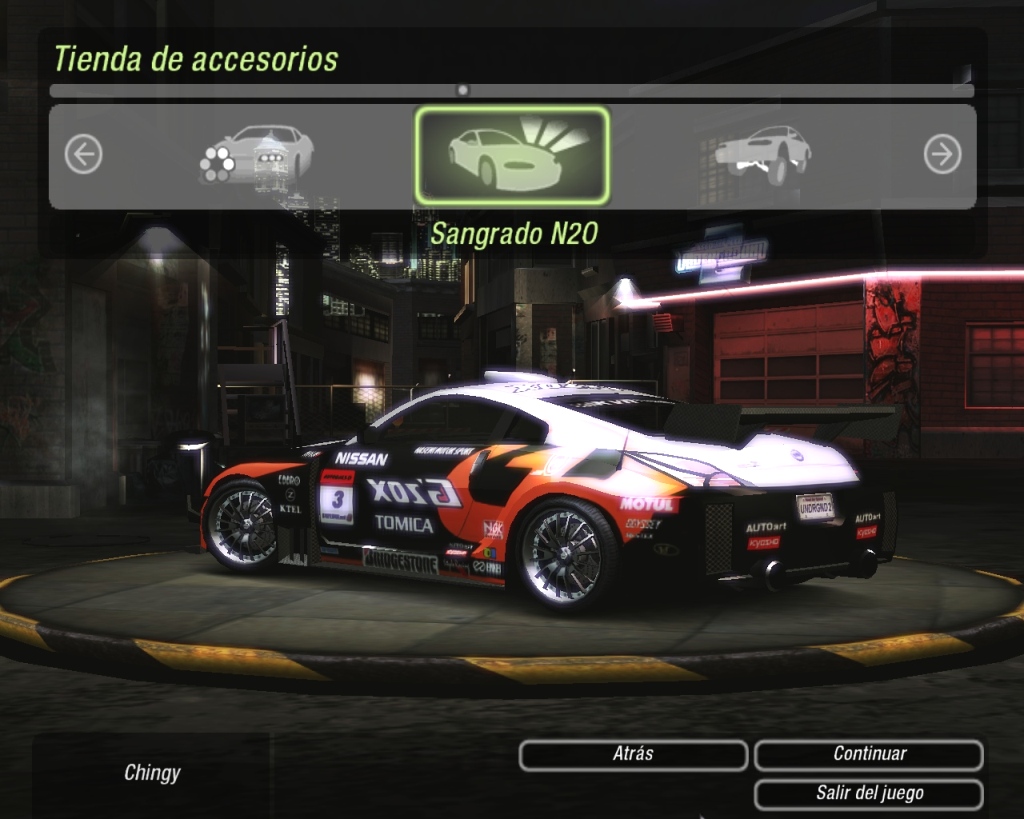The width and height of the screenshot is (1024, 819).
Task: Choose the car with spinning rims icon
Action: coord(256,154)
